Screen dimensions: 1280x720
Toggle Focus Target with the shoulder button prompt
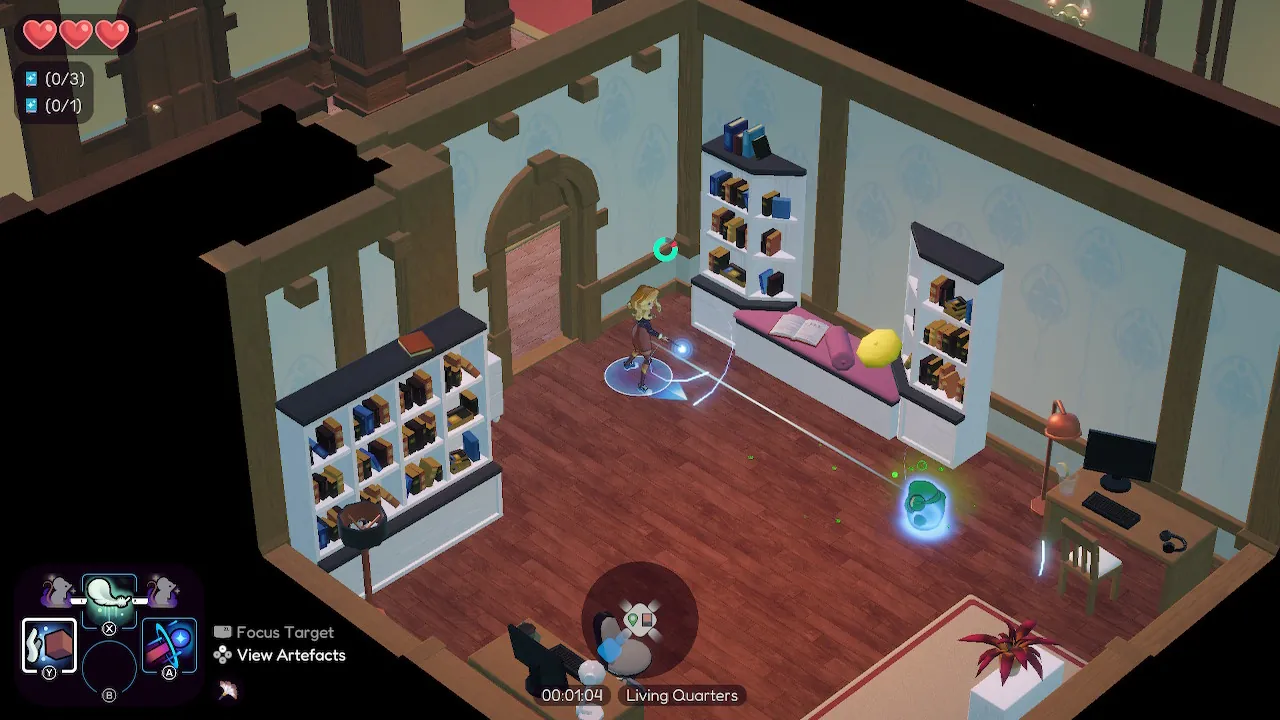point(223,631)
